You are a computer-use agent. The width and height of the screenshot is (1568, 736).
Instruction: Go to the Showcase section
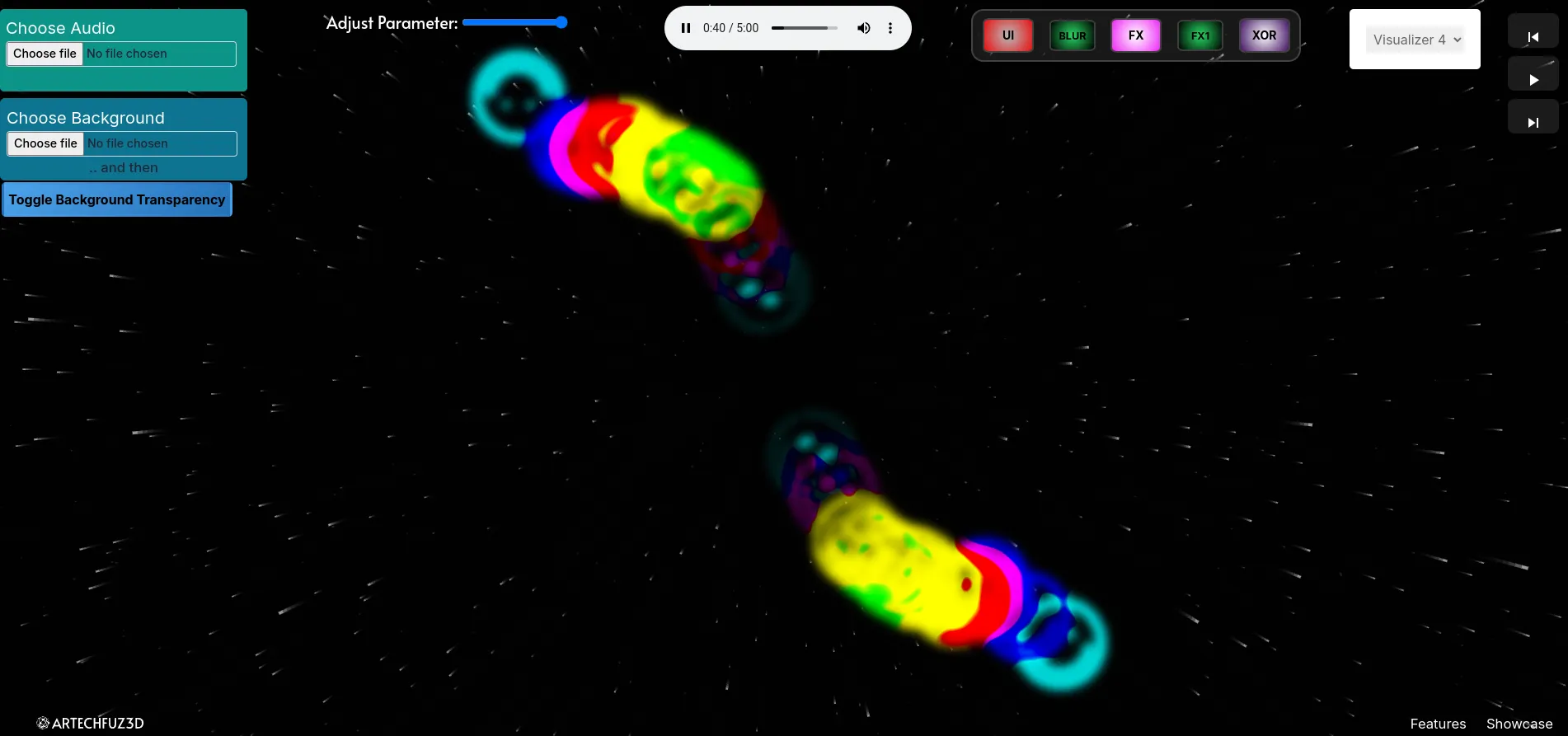pyautogui.click(x=1519, y=723)
